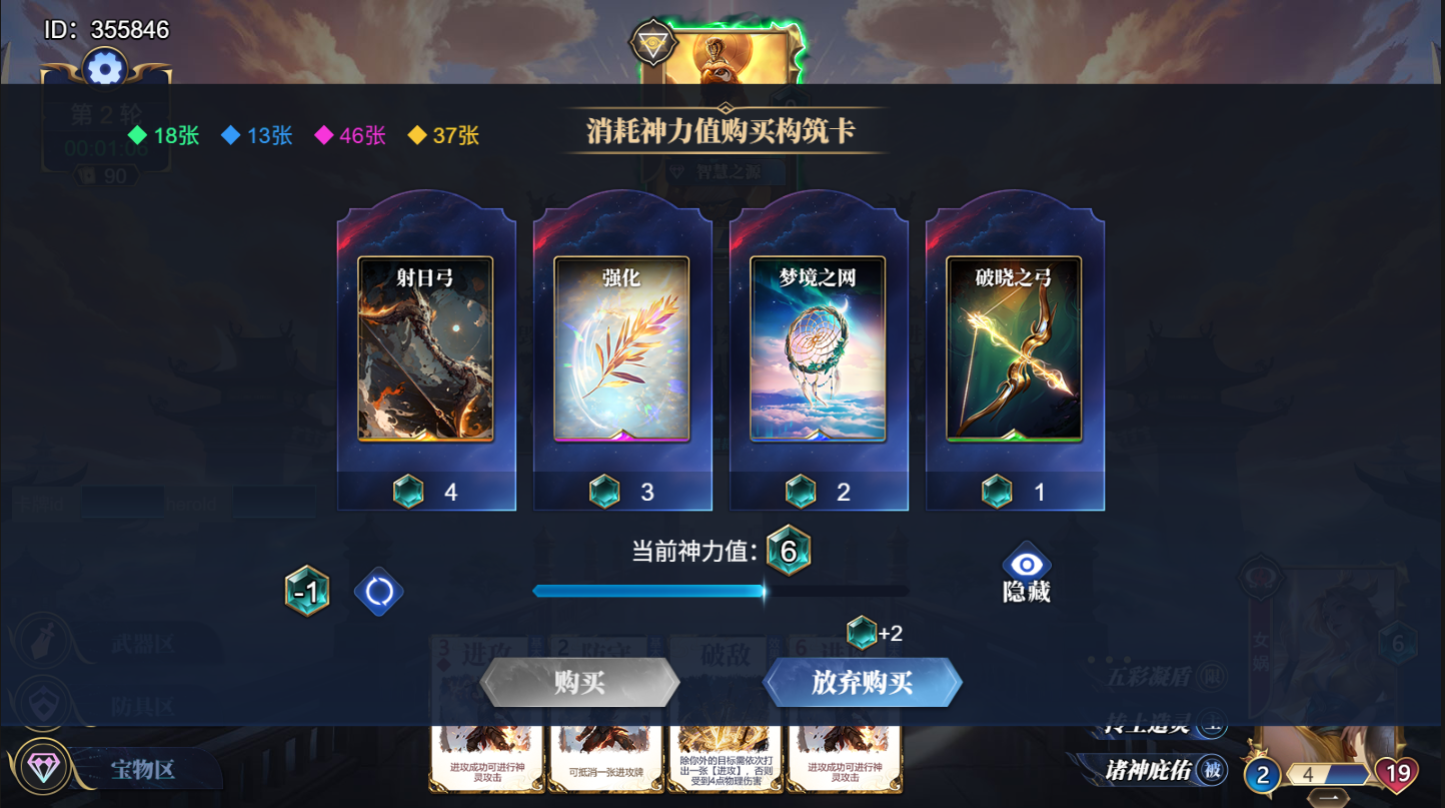1445x808 pixels.
Task: Select the 武器区 weapon zone sword icon
Action: point(43,642)
